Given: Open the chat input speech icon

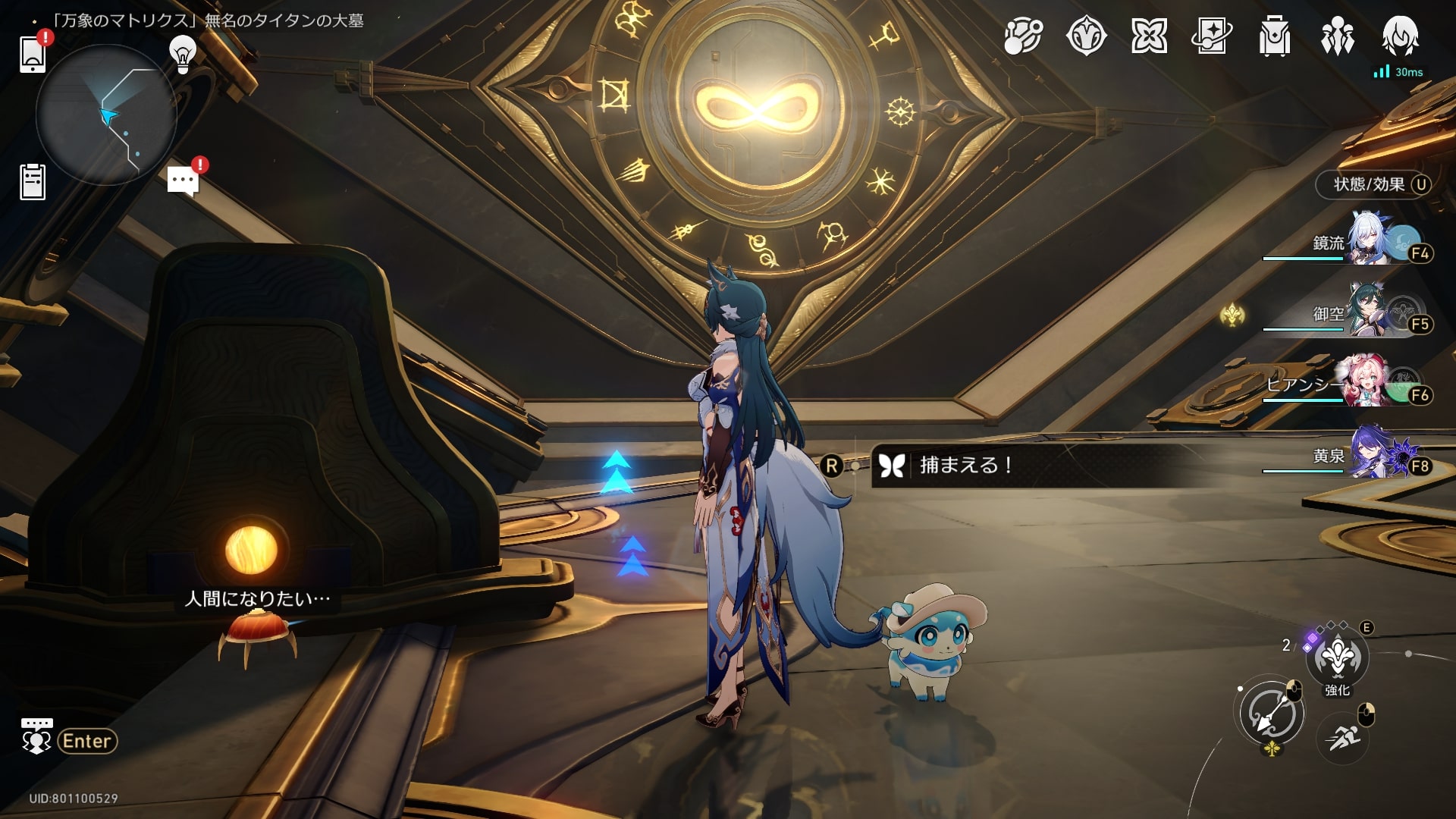Looking at the screenshot, I should (36, 737).
